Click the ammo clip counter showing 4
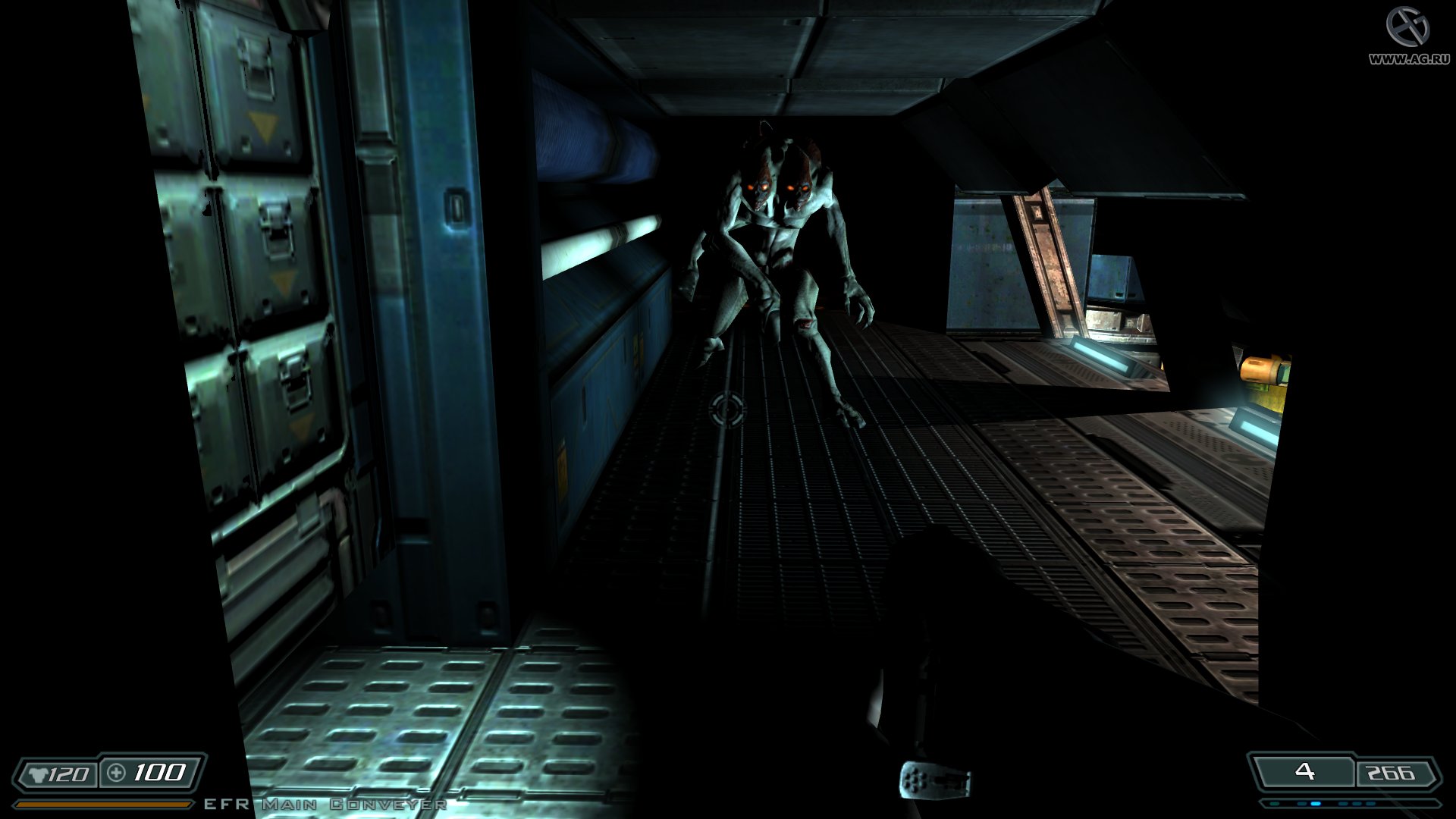This screenshot has height=819, width=1456. (x=1304, y=771)
